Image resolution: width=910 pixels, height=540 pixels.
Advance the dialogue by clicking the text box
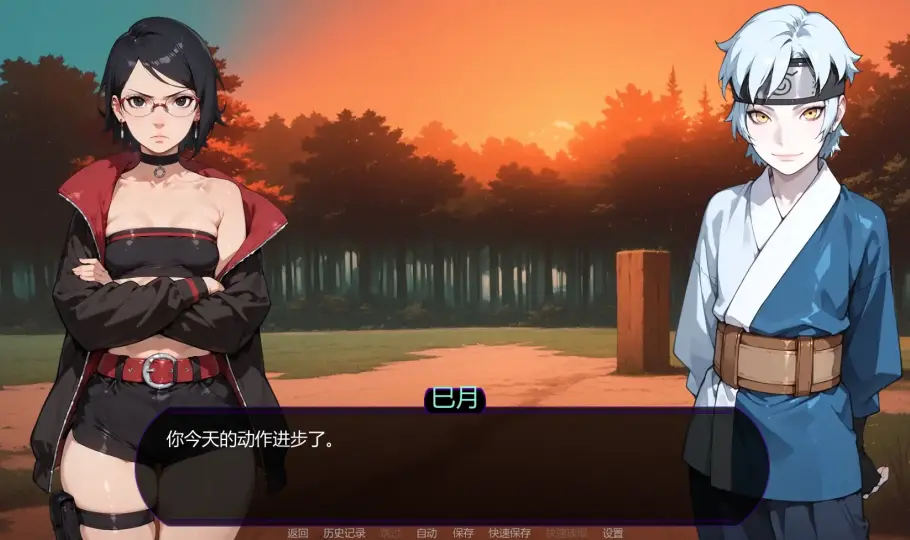pos(450,468)
